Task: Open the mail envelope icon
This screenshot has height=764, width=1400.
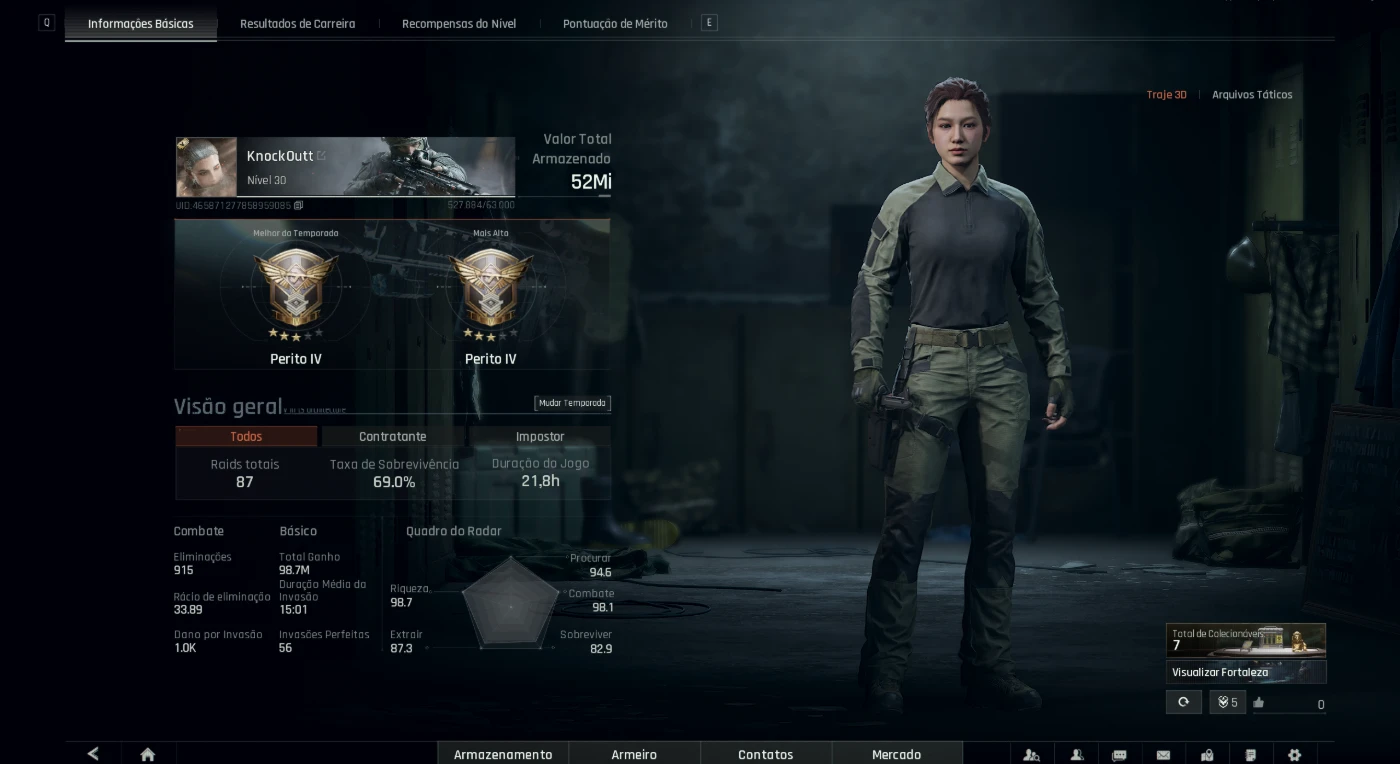Action: pyautogui.click(x=1163, y=755)
